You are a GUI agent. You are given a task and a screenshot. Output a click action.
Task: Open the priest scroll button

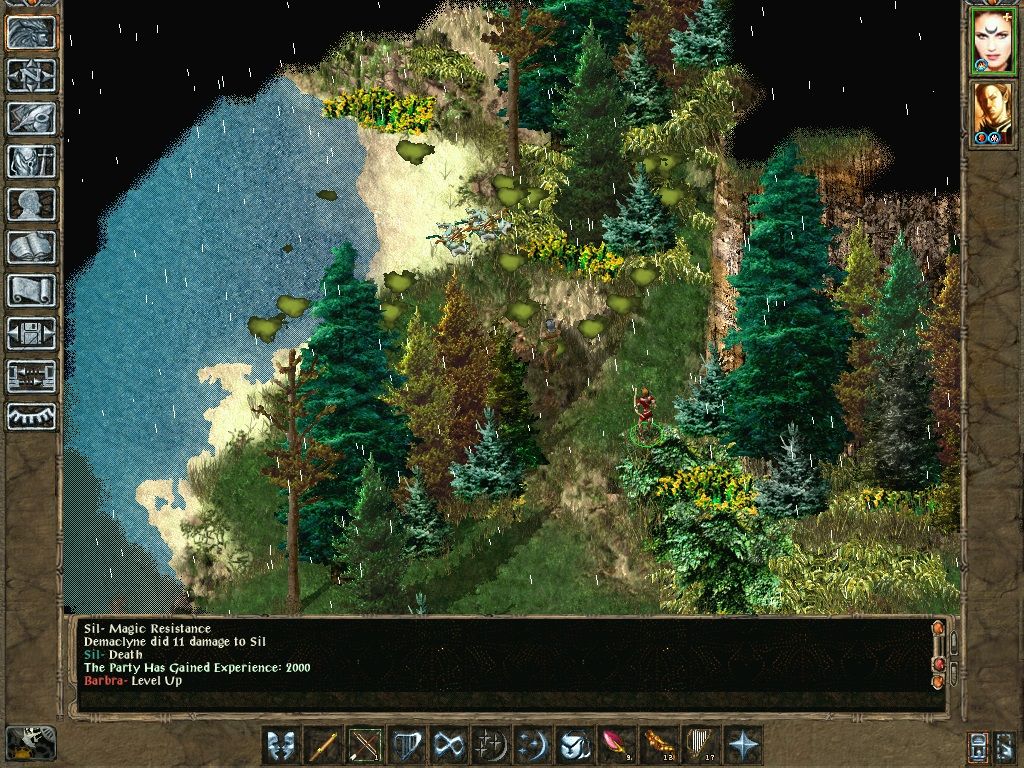click(31, 290)
